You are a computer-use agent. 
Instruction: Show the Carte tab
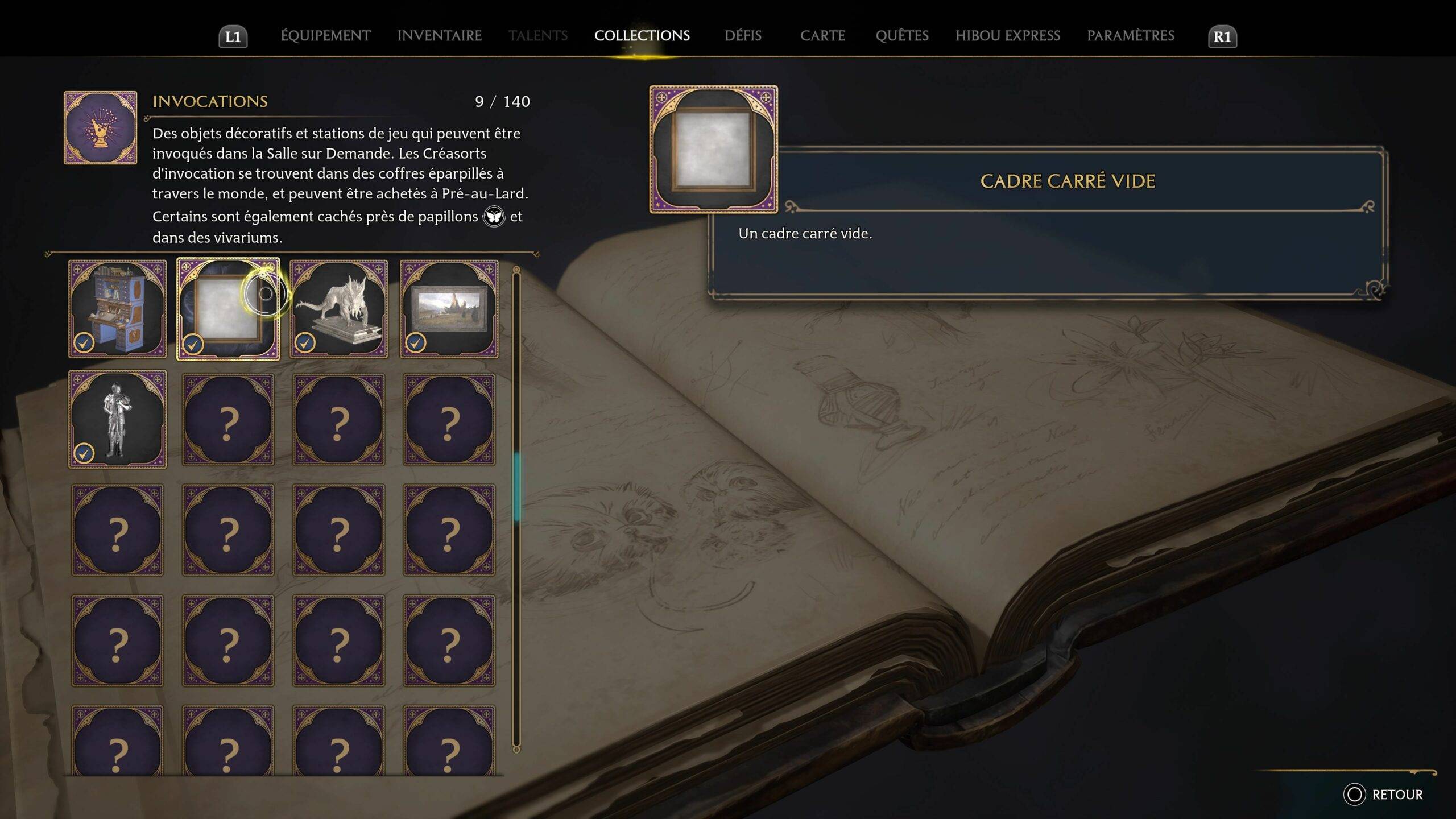(822, 36)
